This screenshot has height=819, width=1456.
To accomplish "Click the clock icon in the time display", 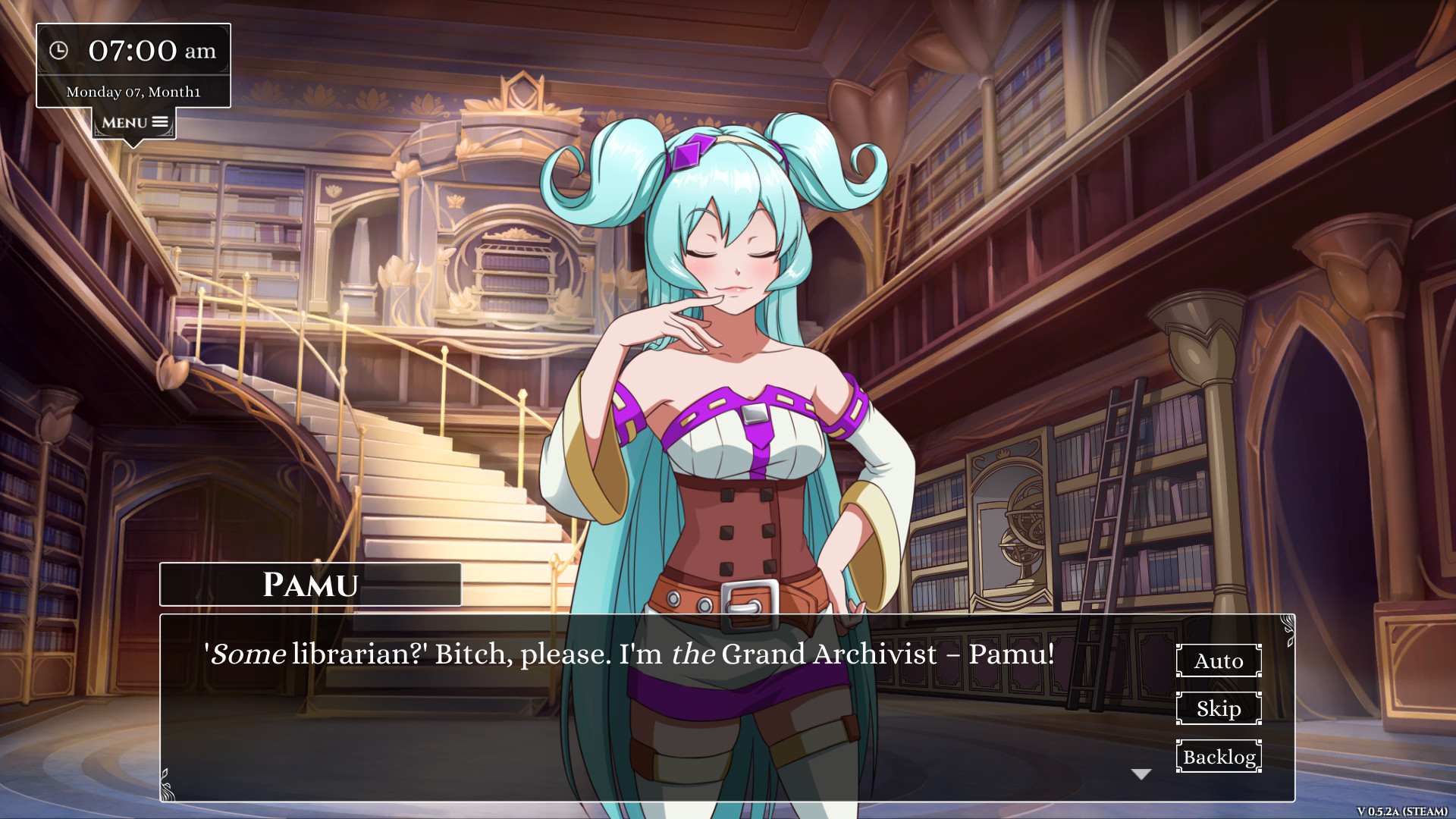I will pyautogui.click(x=59, y=50).
